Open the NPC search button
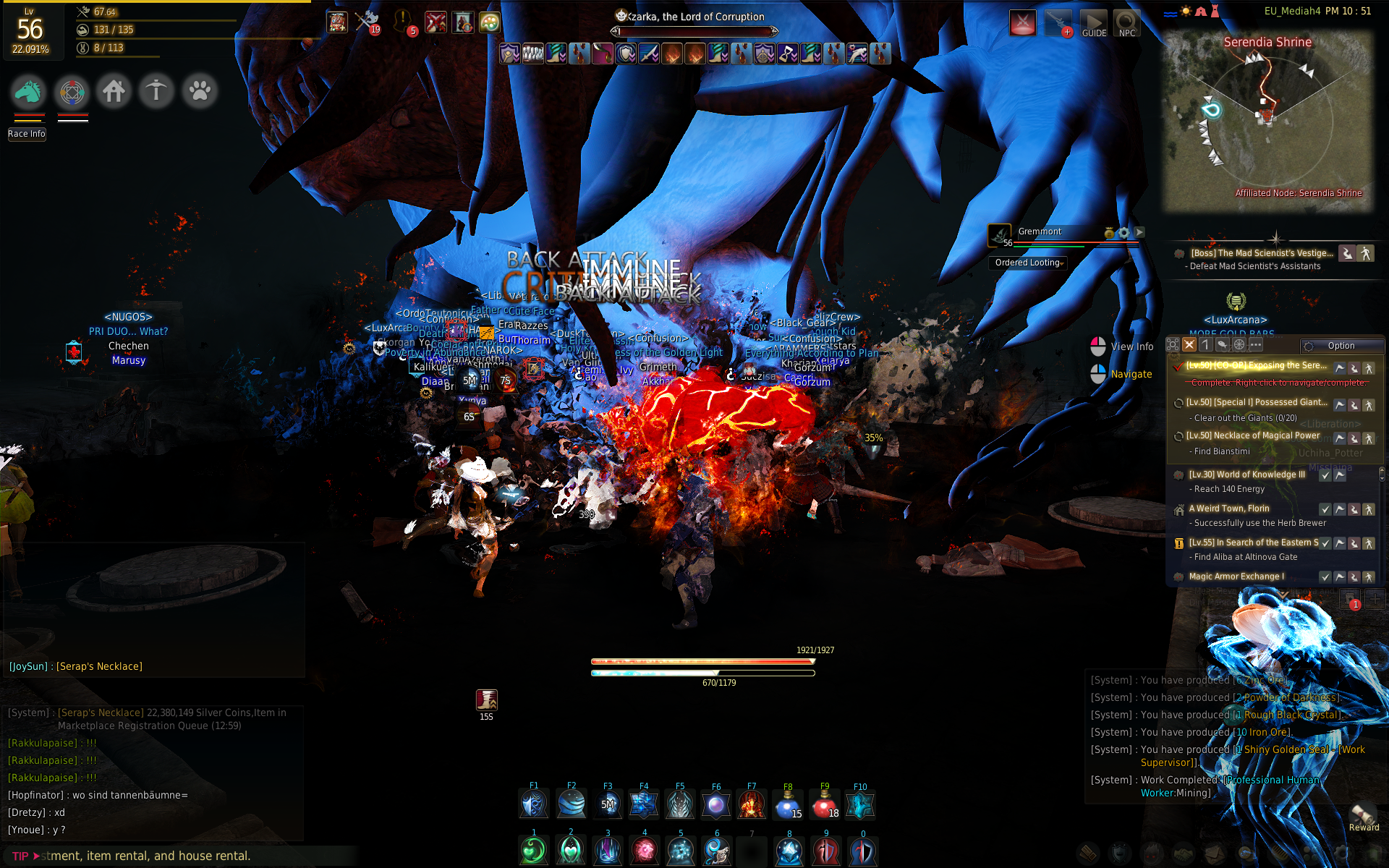 coord(1126,24)
